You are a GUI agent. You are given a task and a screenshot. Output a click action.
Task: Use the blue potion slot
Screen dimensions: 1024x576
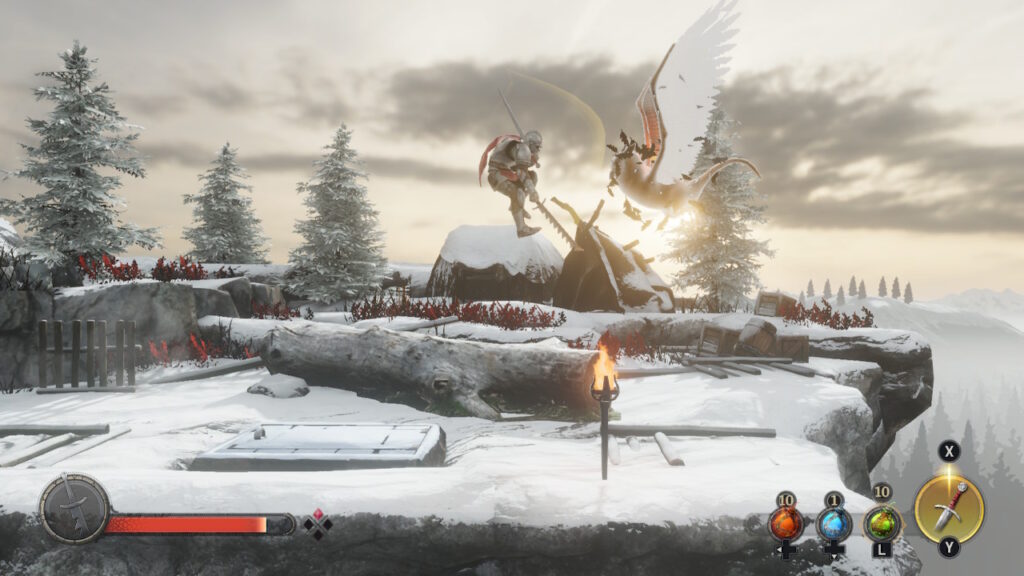point(834,524)
